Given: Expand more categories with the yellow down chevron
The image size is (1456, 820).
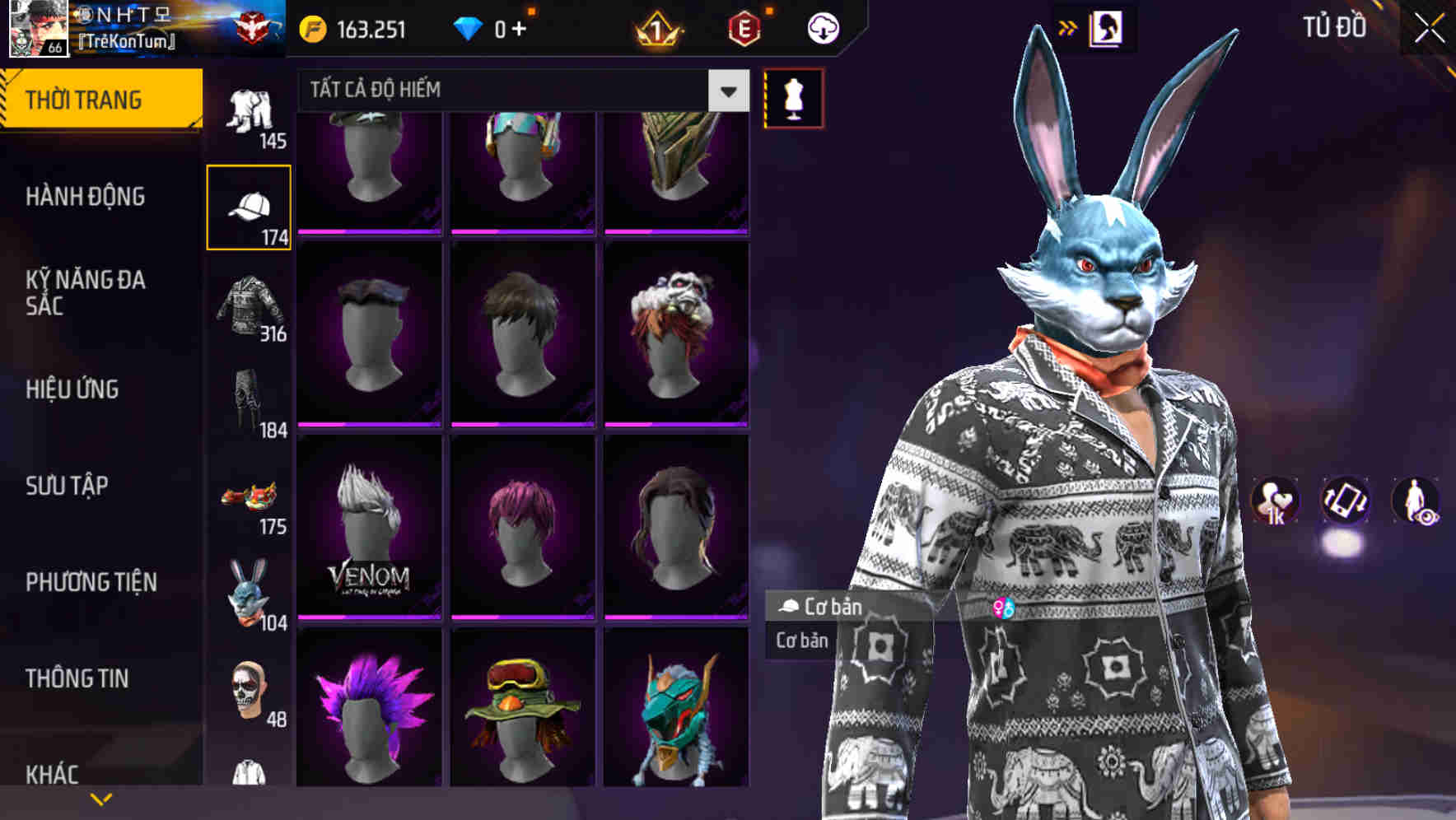Looking at the screenshot, I should [x=101, y=799].
